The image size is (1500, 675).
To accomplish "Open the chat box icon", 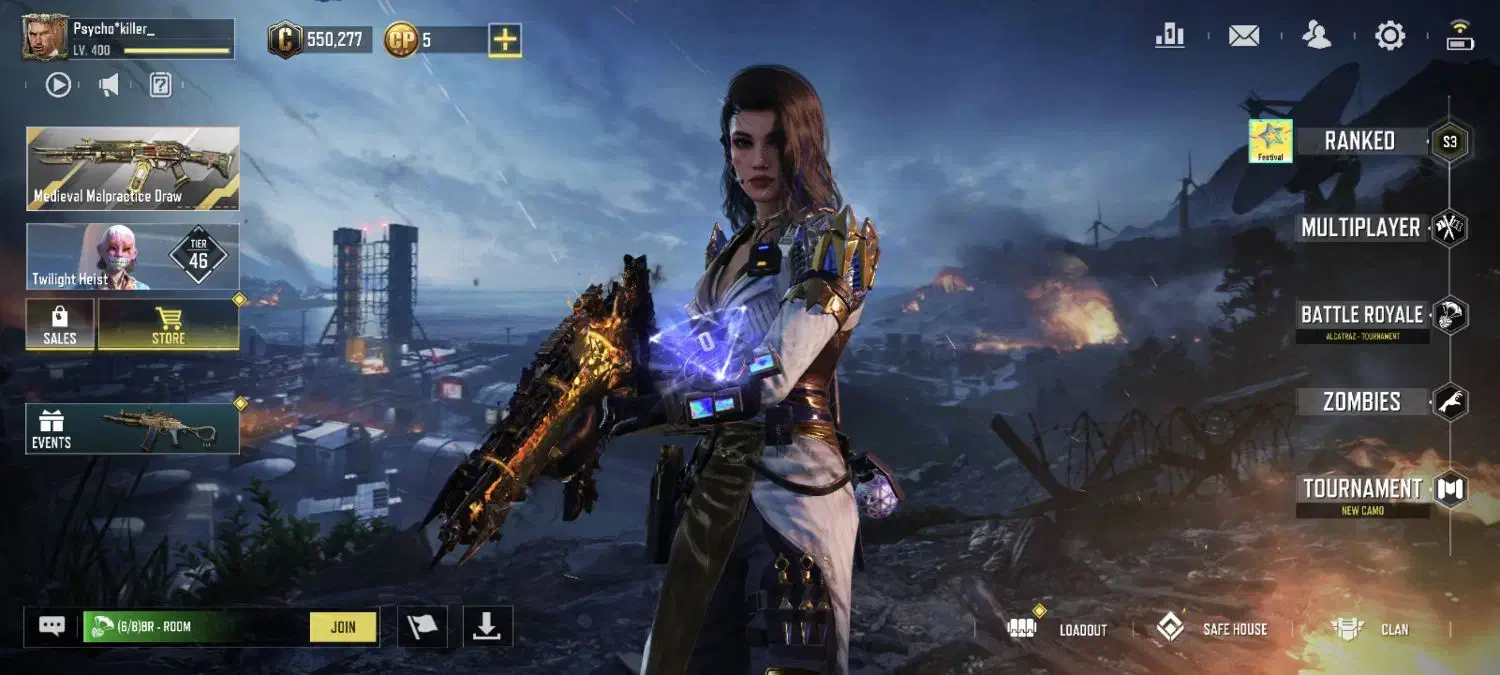I will pos(52,626).
